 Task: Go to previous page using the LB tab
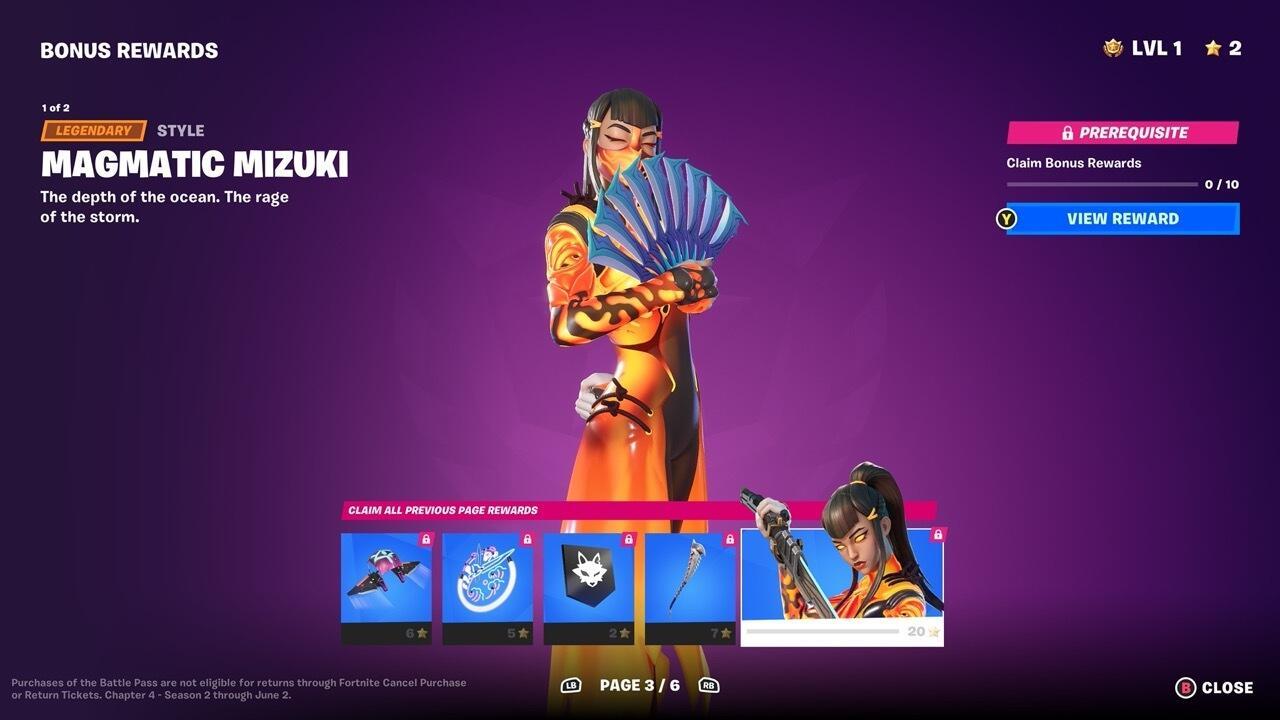pos(573,686)
